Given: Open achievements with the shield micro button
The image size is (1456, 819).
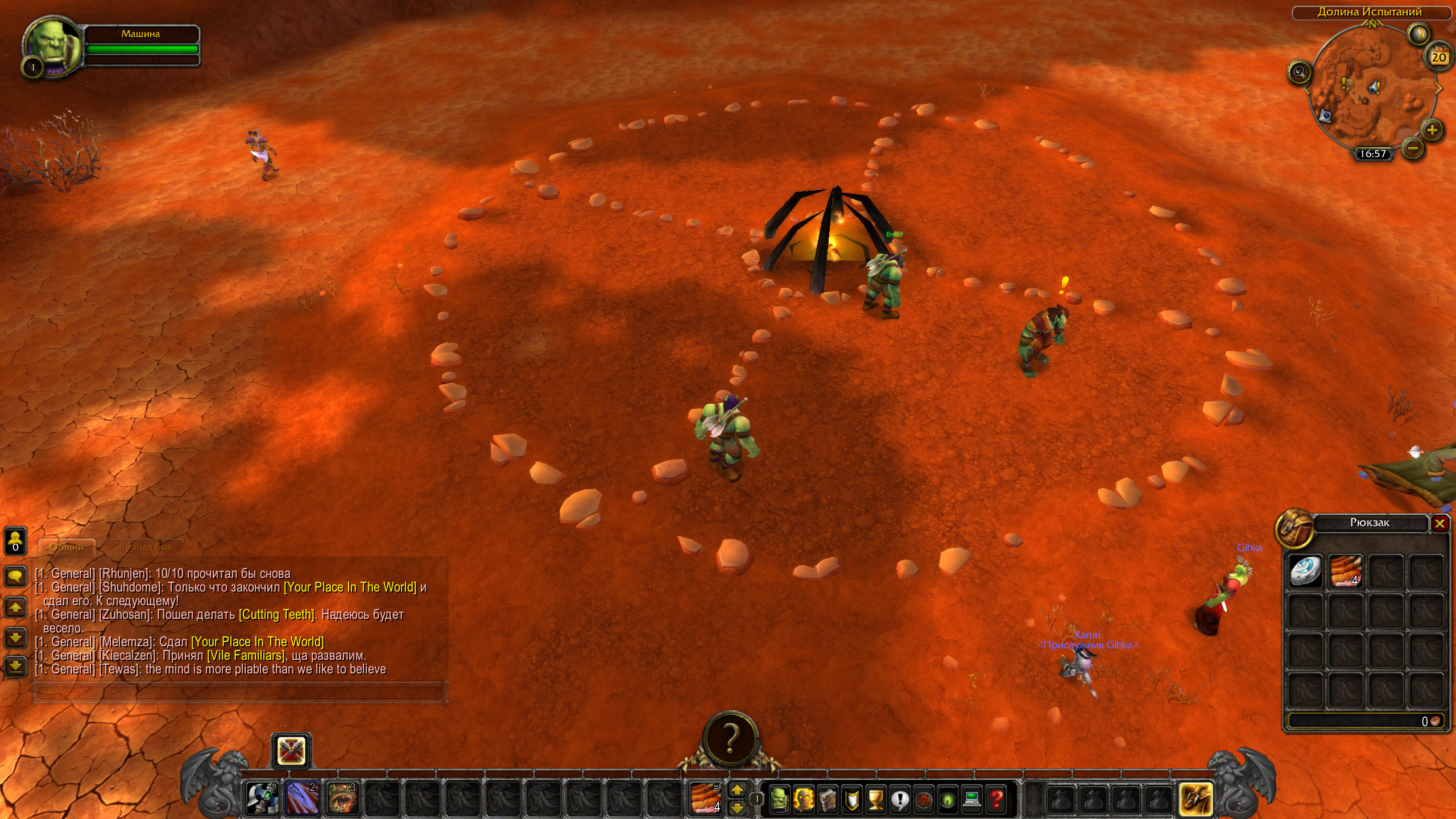Looking at the screenshot, I should 851,799.
